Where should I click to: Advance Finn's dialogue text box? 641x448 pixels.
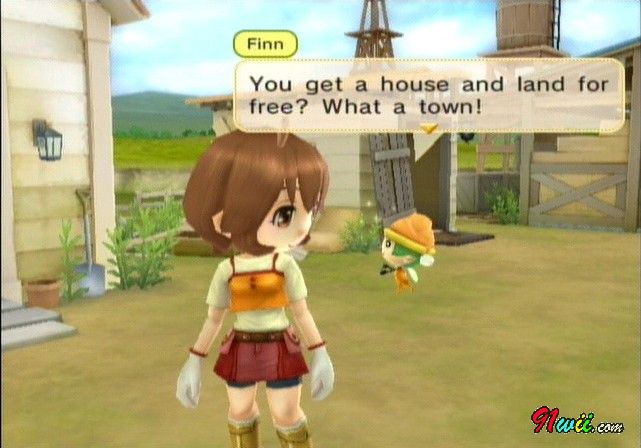pyautogui.click(x=429, y=93)
